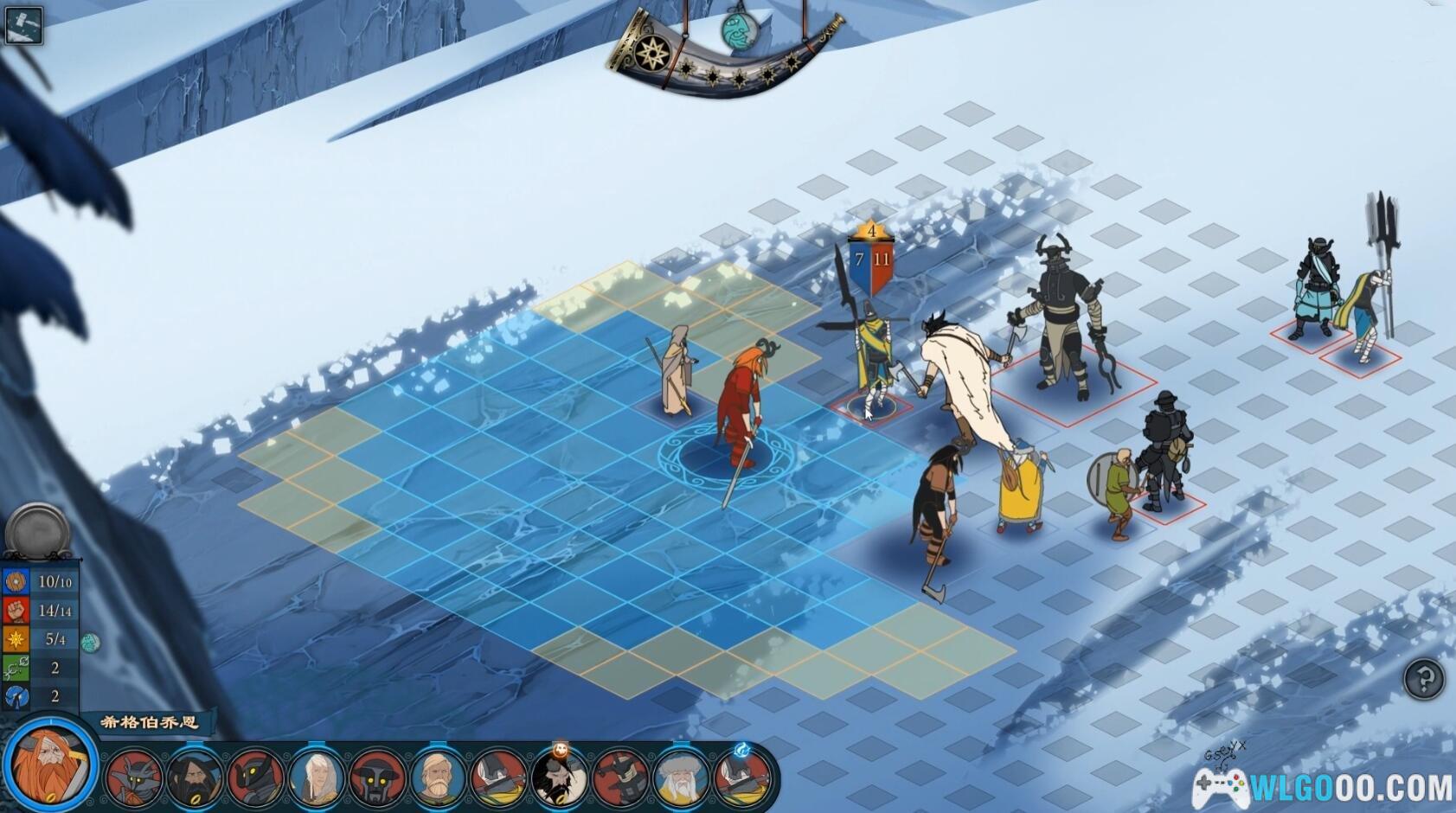Viewport: 1456px width, 813px height.
Task: Pick the blond bearded man portrait
Action: coord(437,778)
